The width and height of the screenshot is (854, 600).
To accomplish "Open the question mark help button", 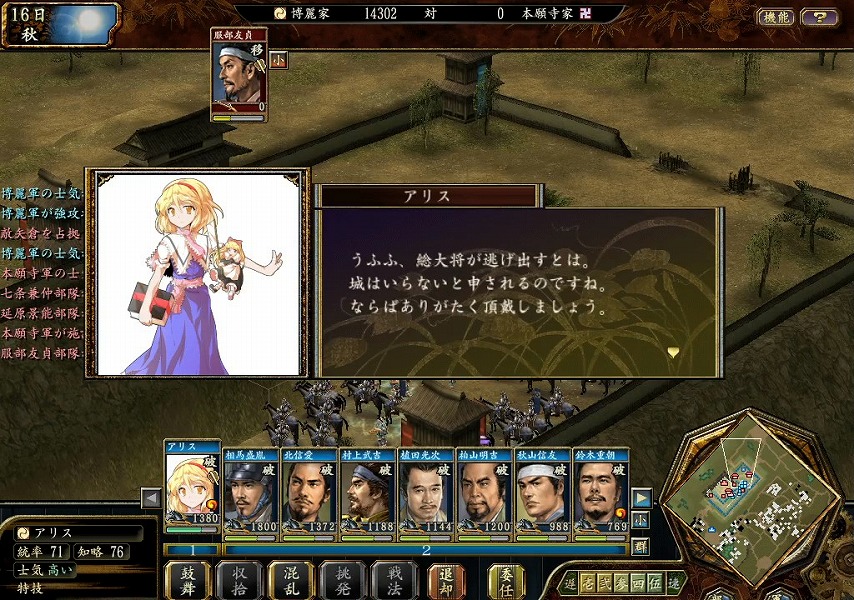I will pyautogui.click(x=819, y=17).
